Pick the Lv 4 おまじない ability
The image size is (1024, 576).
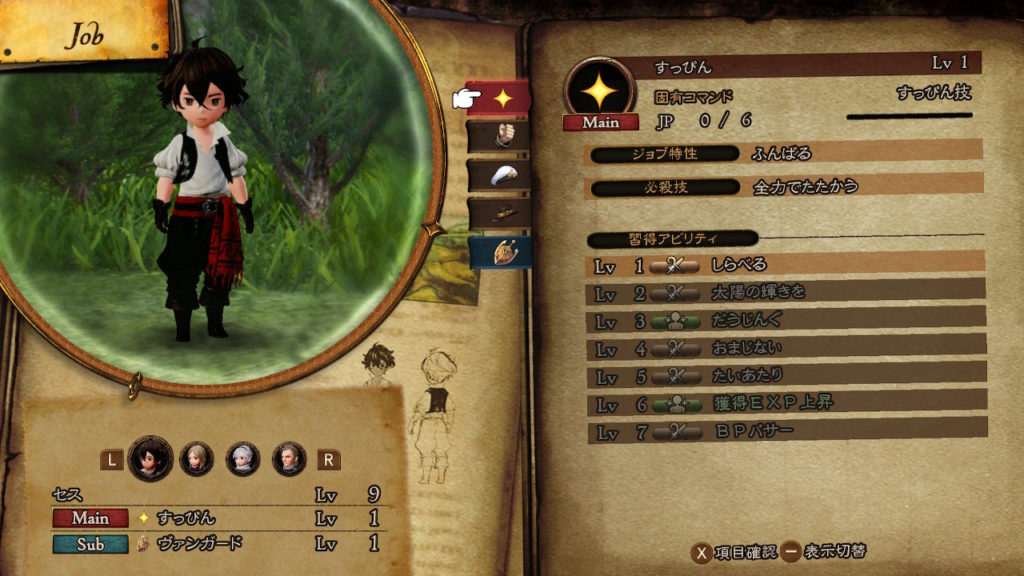[785, 348]
